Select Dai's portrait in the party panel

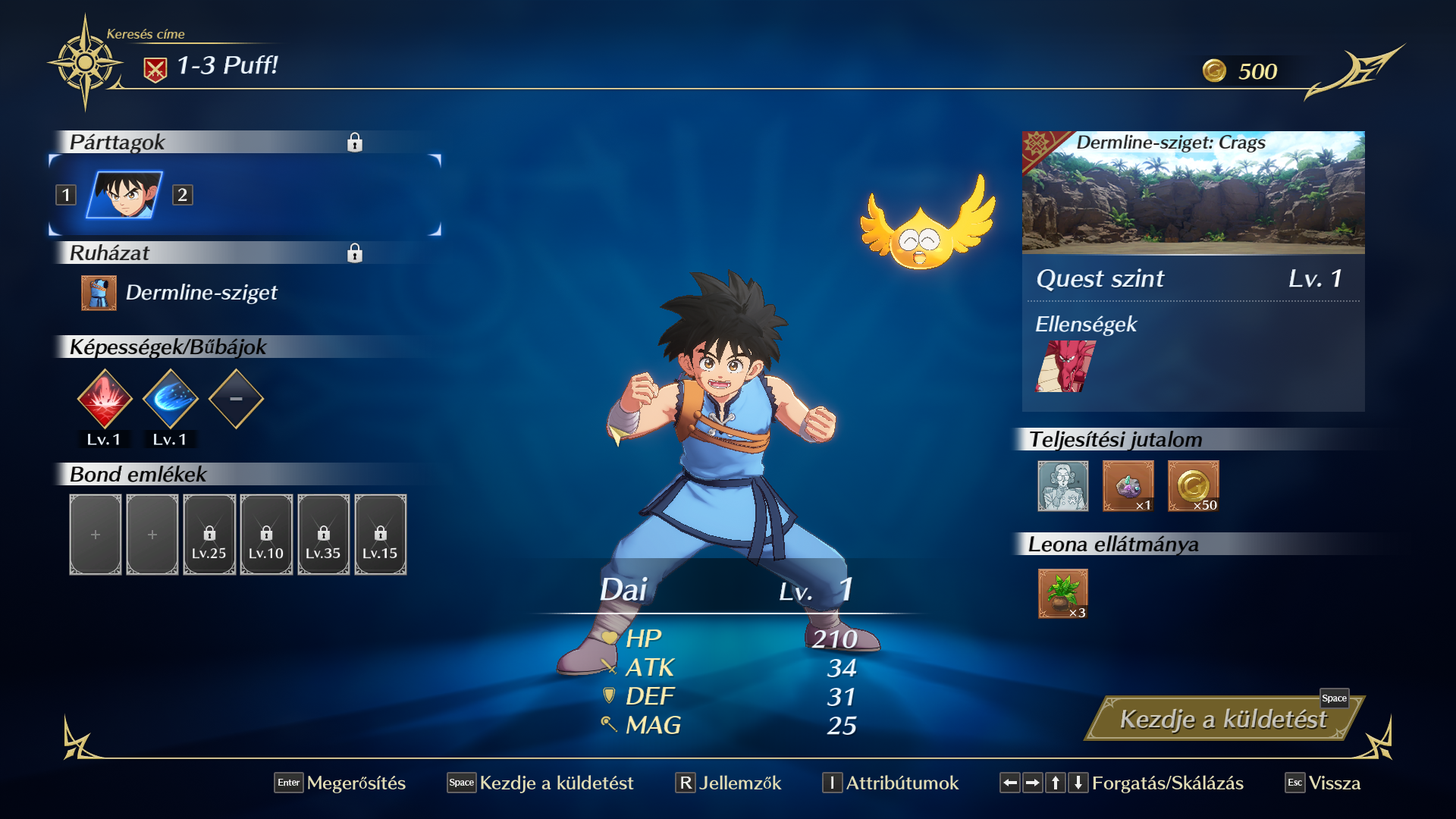tap(124, 195)
